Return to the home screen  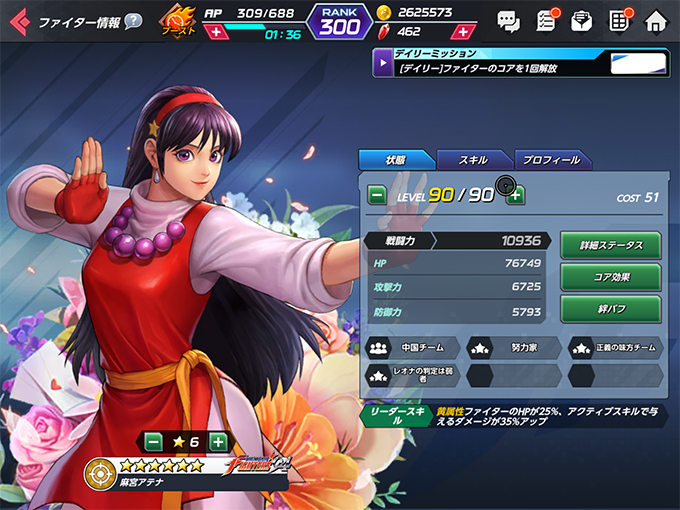coord(656,20)
